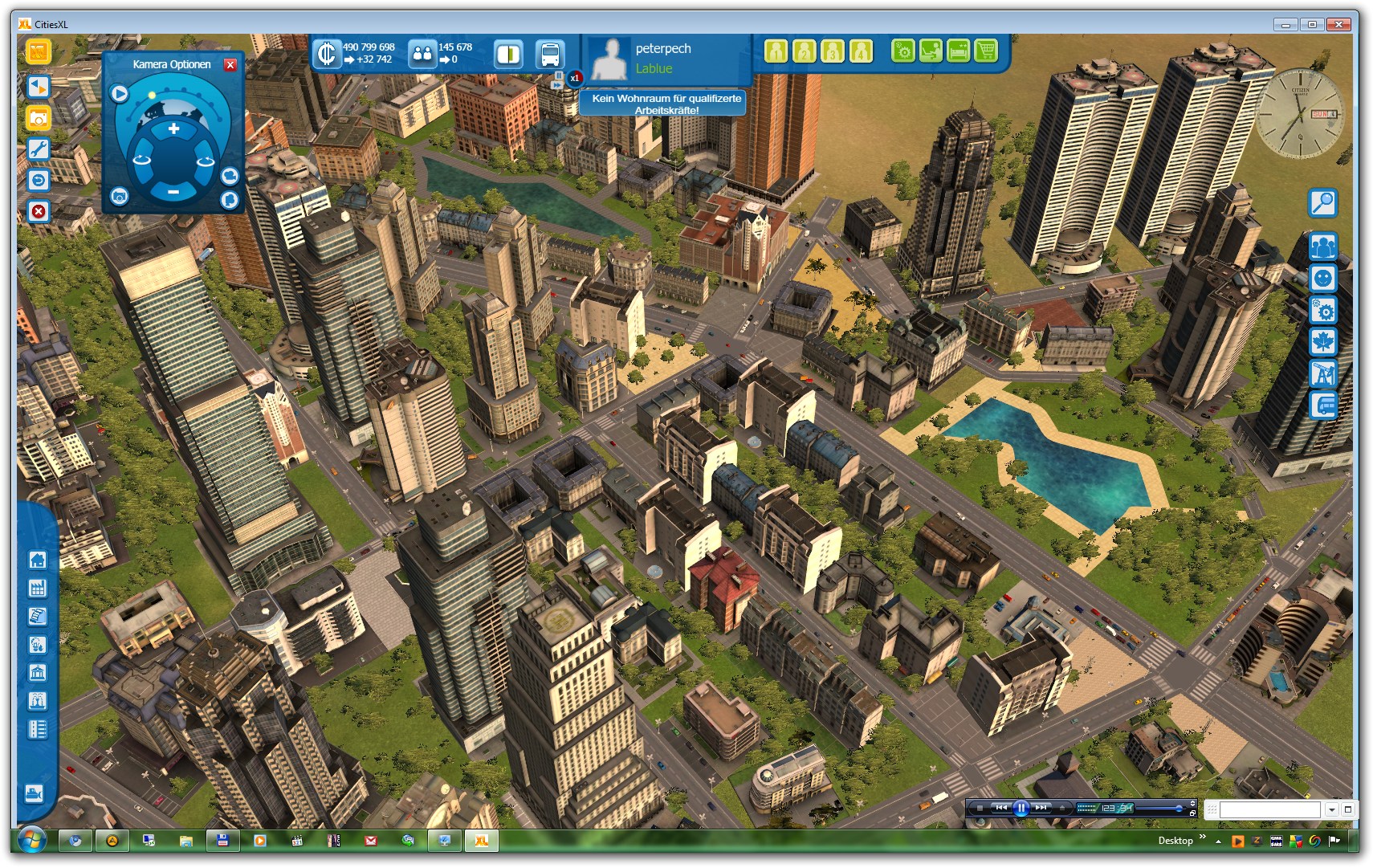Close the CitiesXL window
Screen dimensions: 1373x868
coord(1338,25)
